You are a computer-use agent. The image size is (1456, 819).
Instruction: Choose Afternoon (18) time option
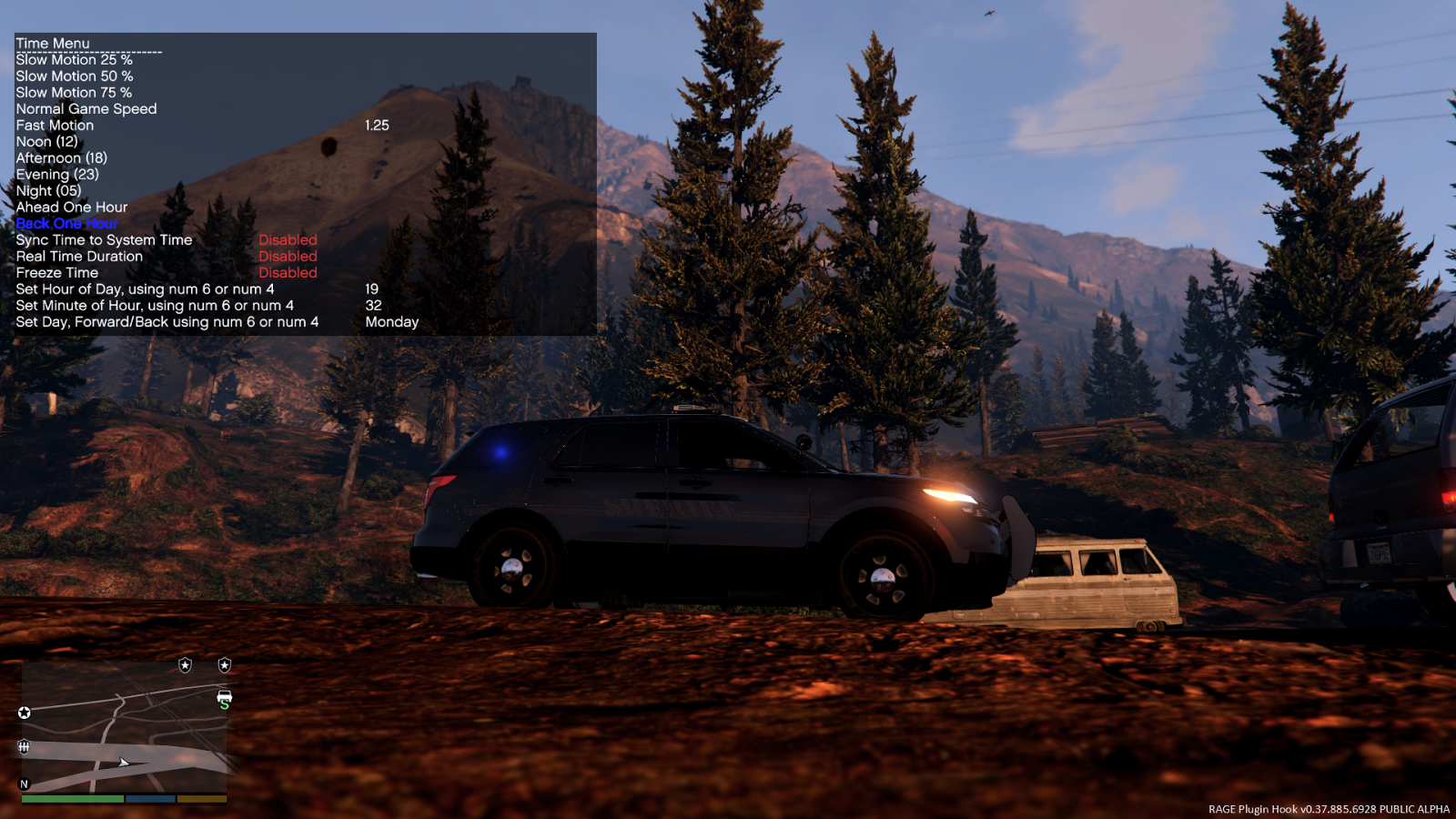[x=61, y=158]
